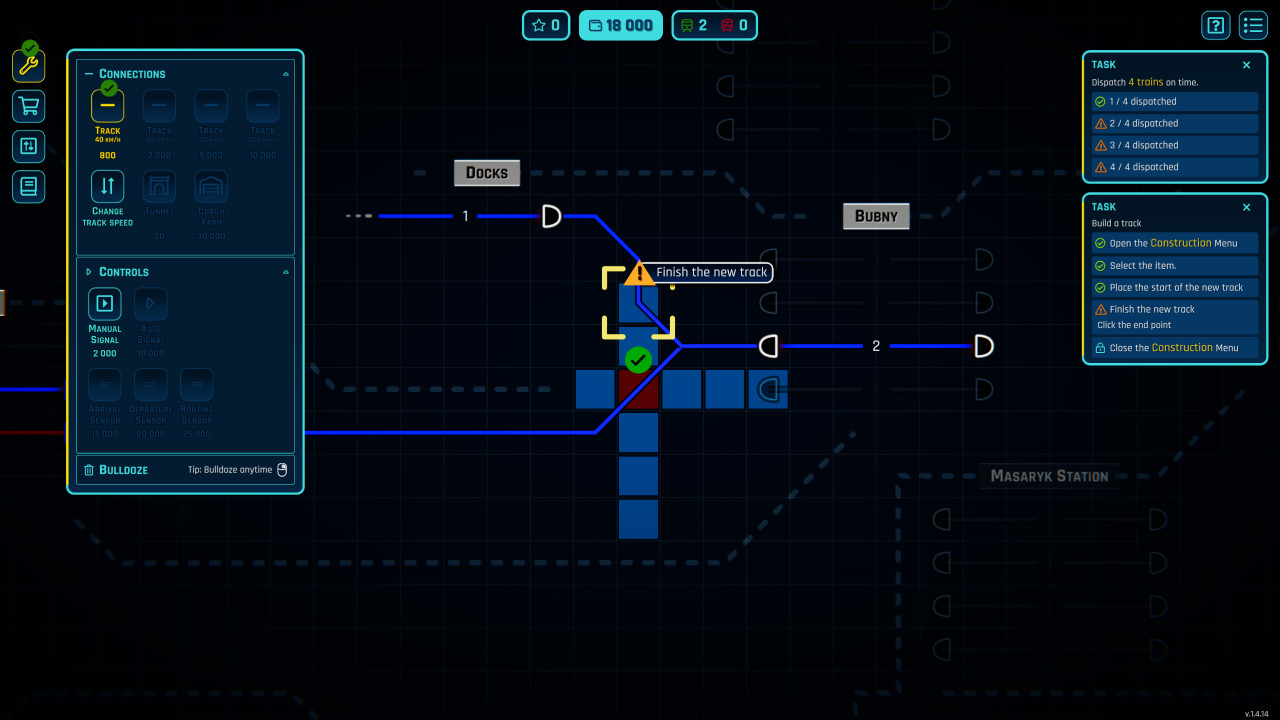
Task: Open the help question mark icon
Action: coord(1216,25)
